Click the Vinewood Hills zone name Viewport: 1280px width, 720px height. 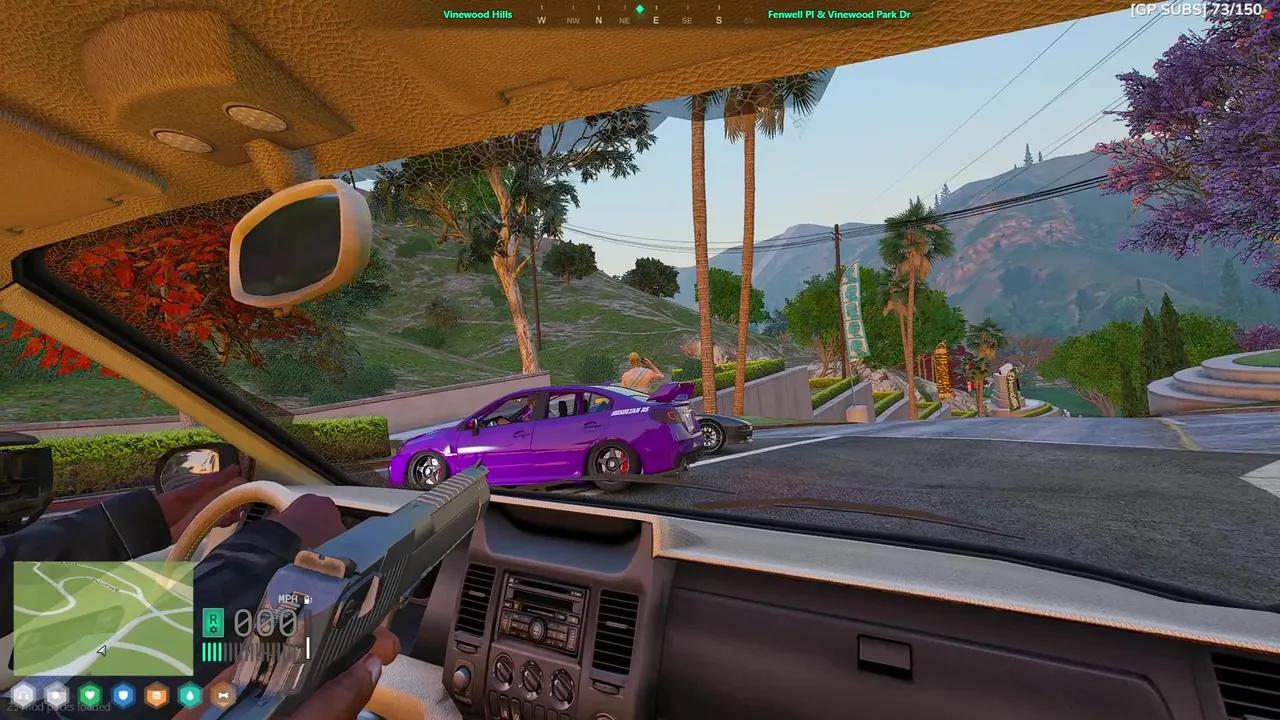(478, 15)
